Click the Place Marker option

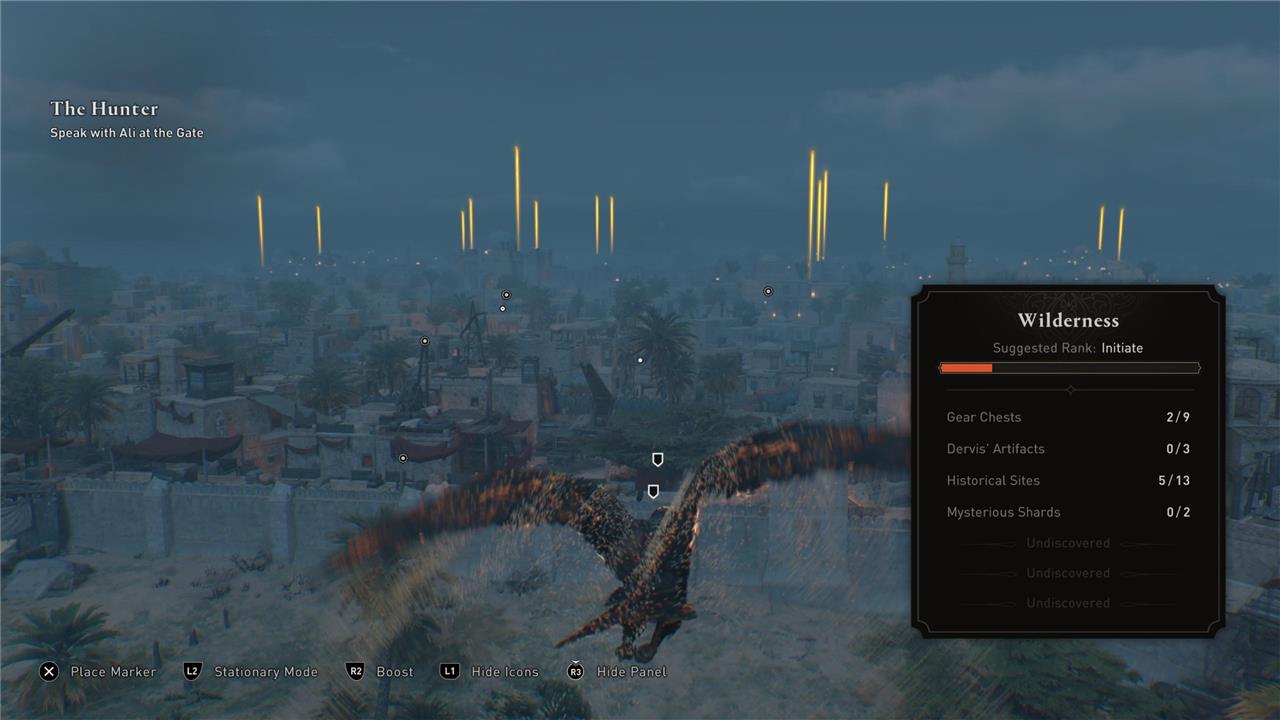[98, 672]
